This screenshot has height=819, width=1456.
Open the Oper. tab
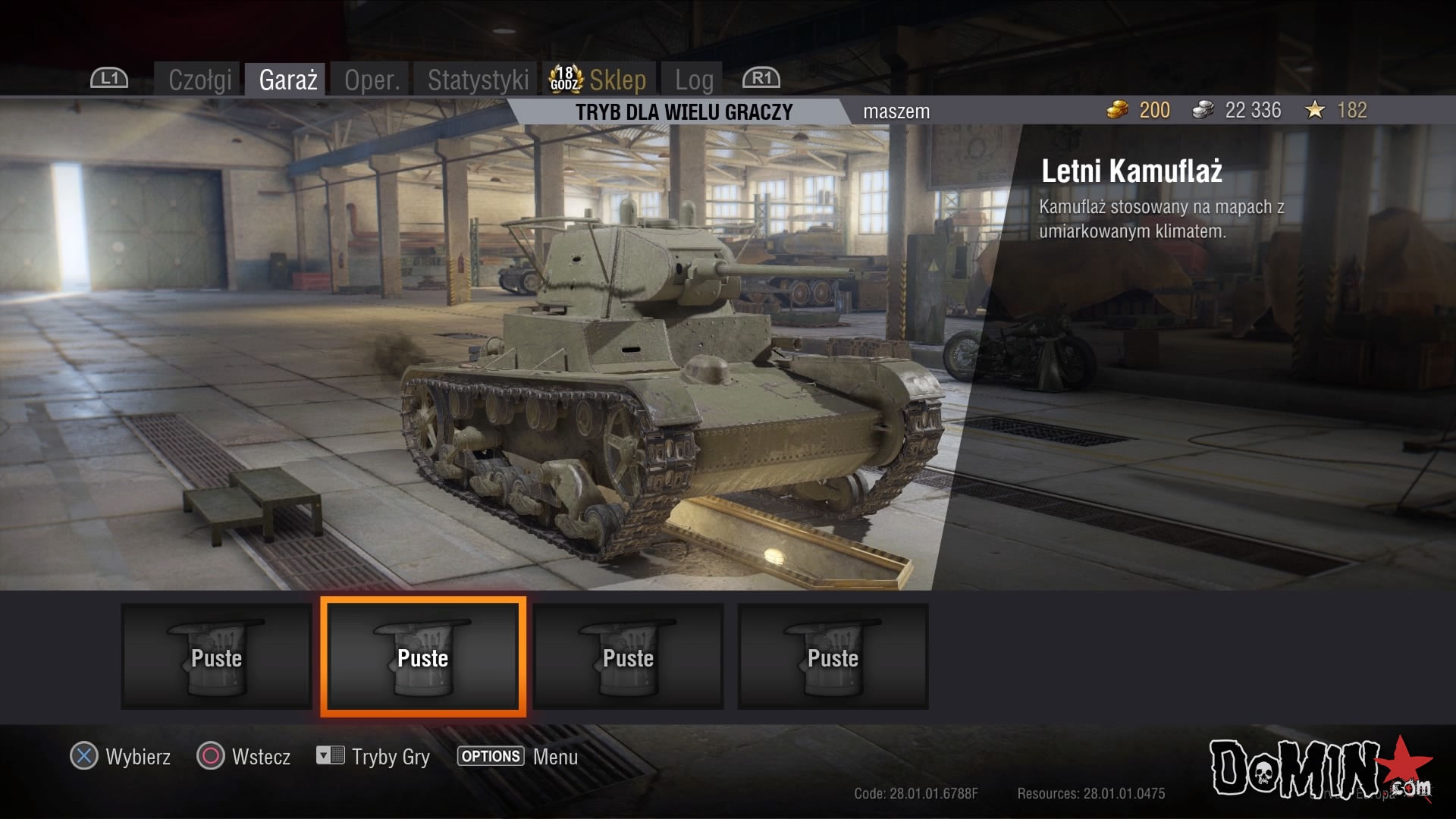click(x=372, y=80)
